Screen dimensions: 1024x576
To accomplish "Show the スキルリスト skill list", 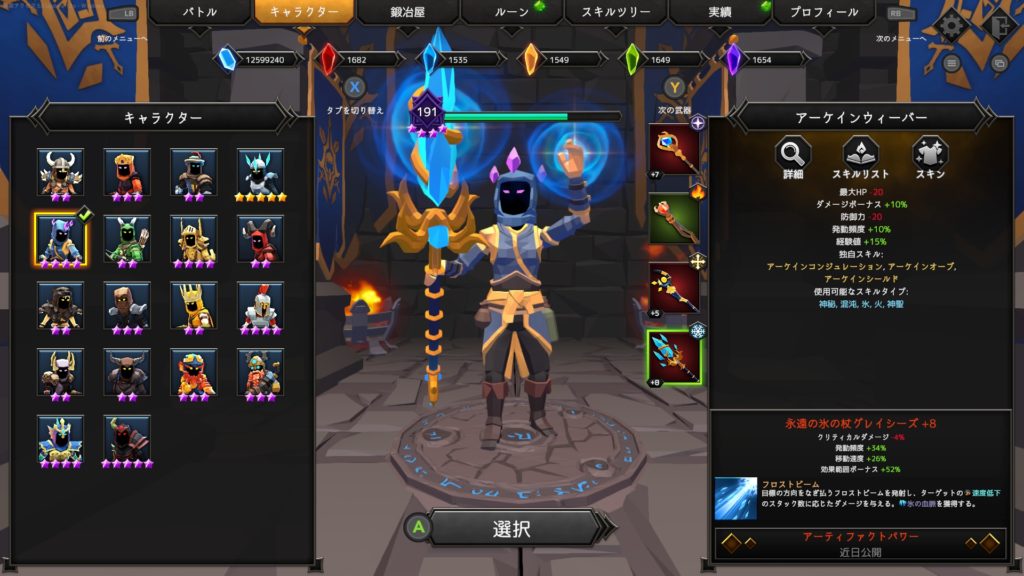I will pyautogui.click(x=860, y=156).
